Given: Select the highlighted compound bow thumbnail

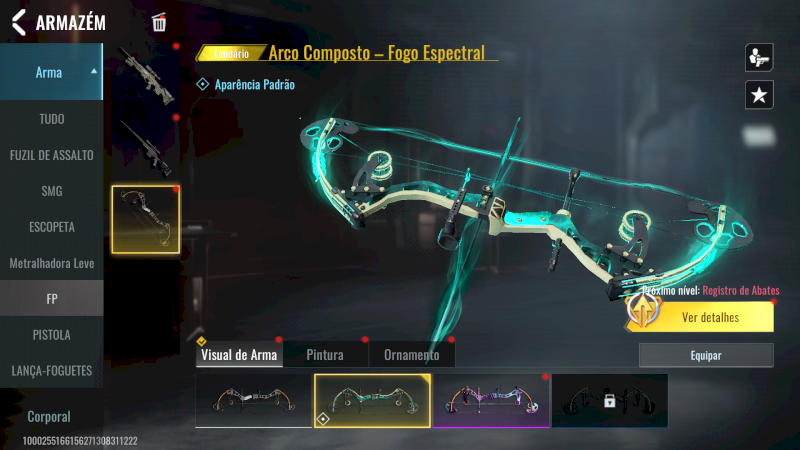Looking at the screenshot, I should pyautogui.click(x=146, y=218).
